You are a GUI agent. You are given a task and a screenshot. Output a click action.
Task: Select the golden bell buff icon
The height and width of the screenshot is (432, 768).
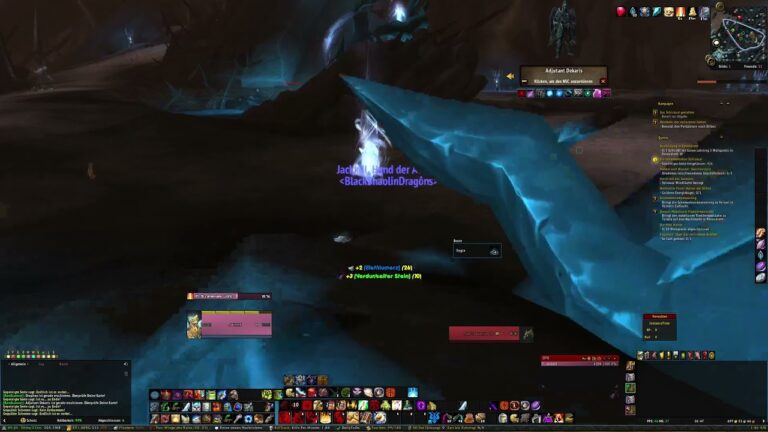[x=692, y=11]
